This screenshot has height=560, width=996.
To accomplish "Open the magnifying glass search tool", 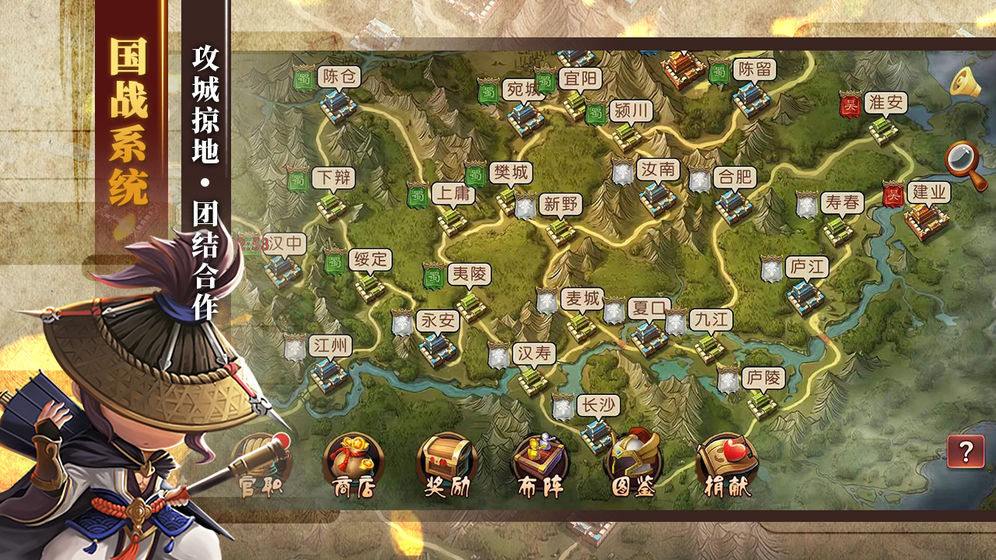I will [966, 162].
